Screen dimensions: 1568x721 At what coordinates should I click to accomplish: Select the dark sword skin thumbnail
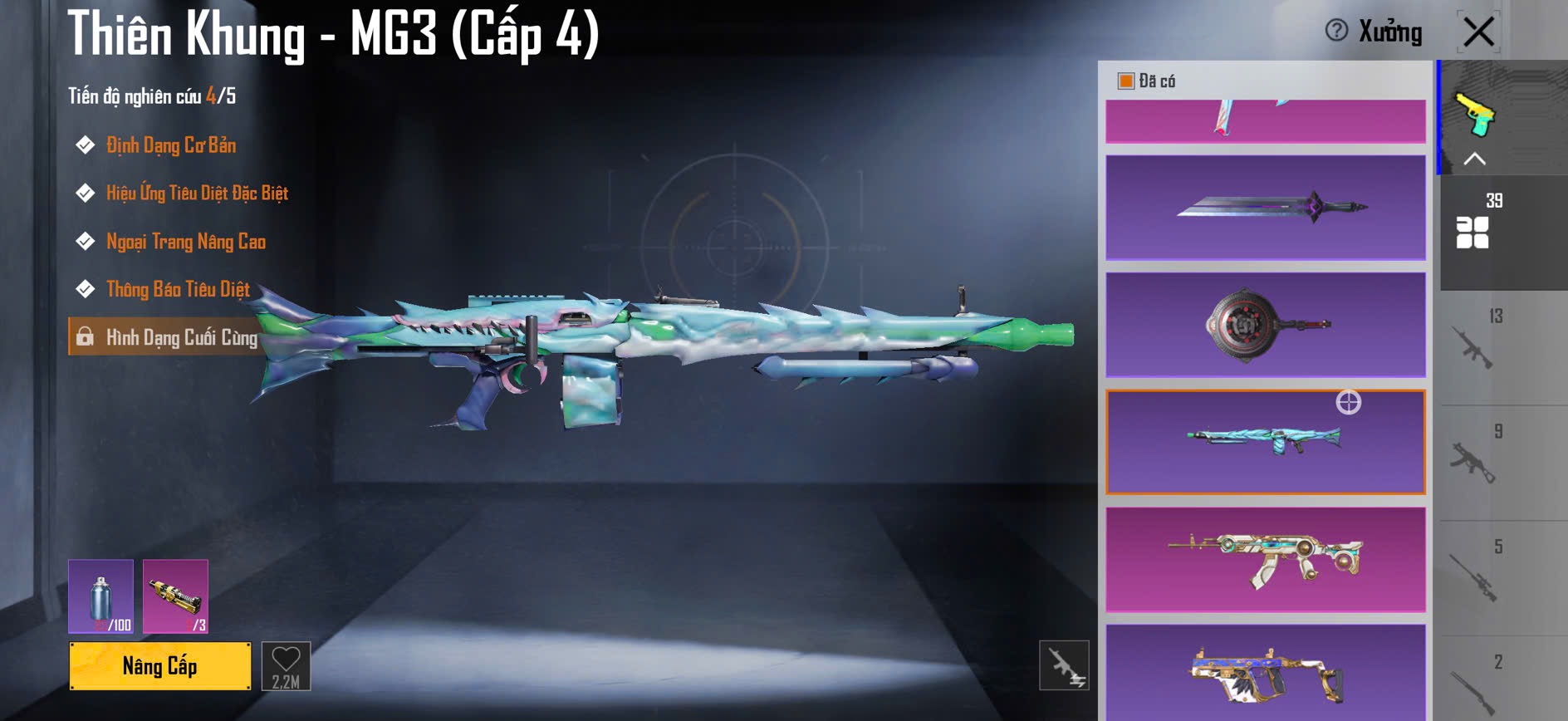1266,208
